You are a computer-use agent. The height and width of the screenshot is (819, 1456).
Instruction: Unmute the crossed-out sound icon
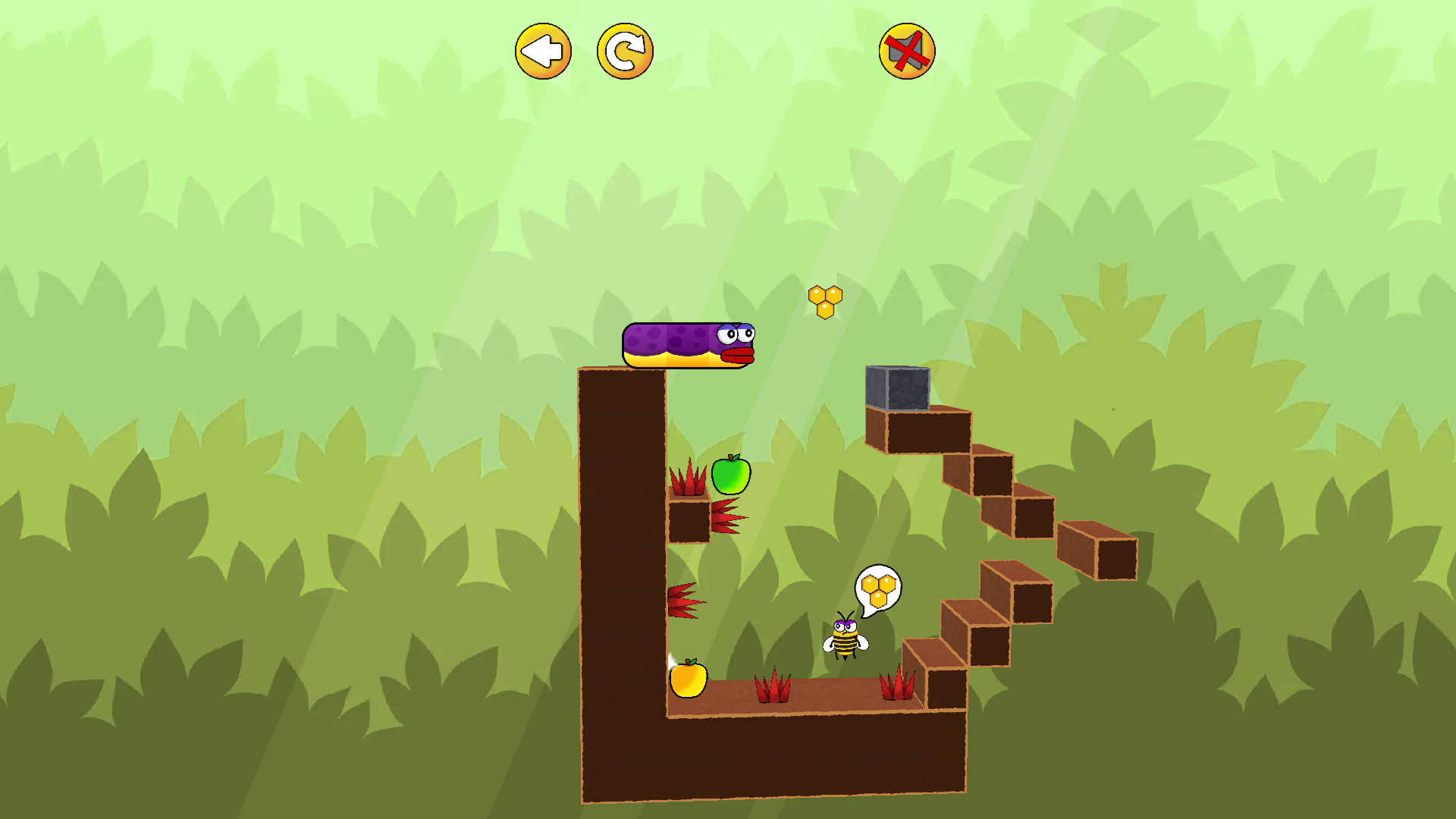(907, 51)
